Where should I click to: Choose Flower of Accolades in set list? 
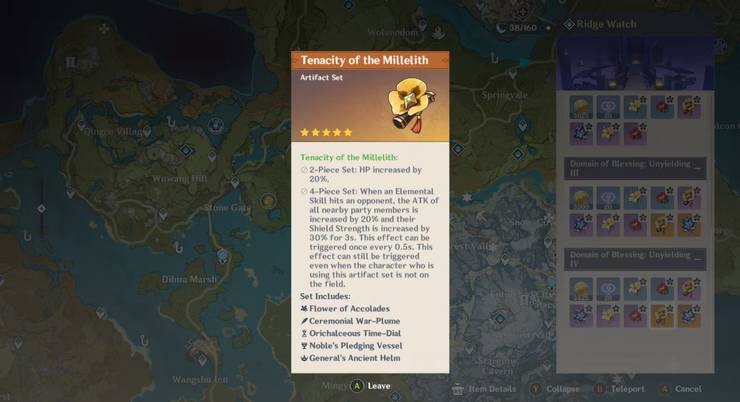pos(349,308)
